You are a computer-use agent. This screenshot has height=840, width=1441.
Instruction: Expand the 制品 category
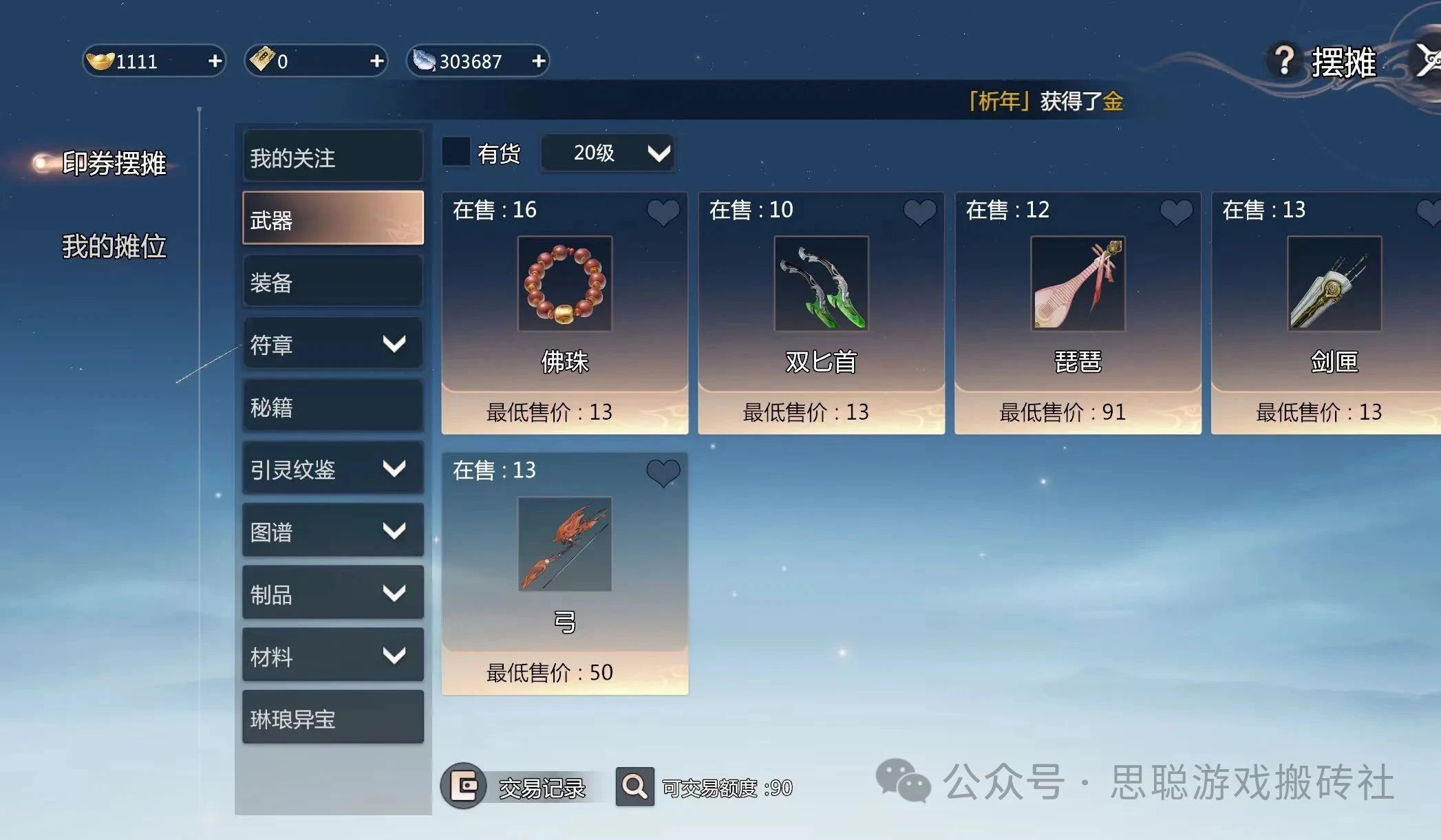click(332, 594)
